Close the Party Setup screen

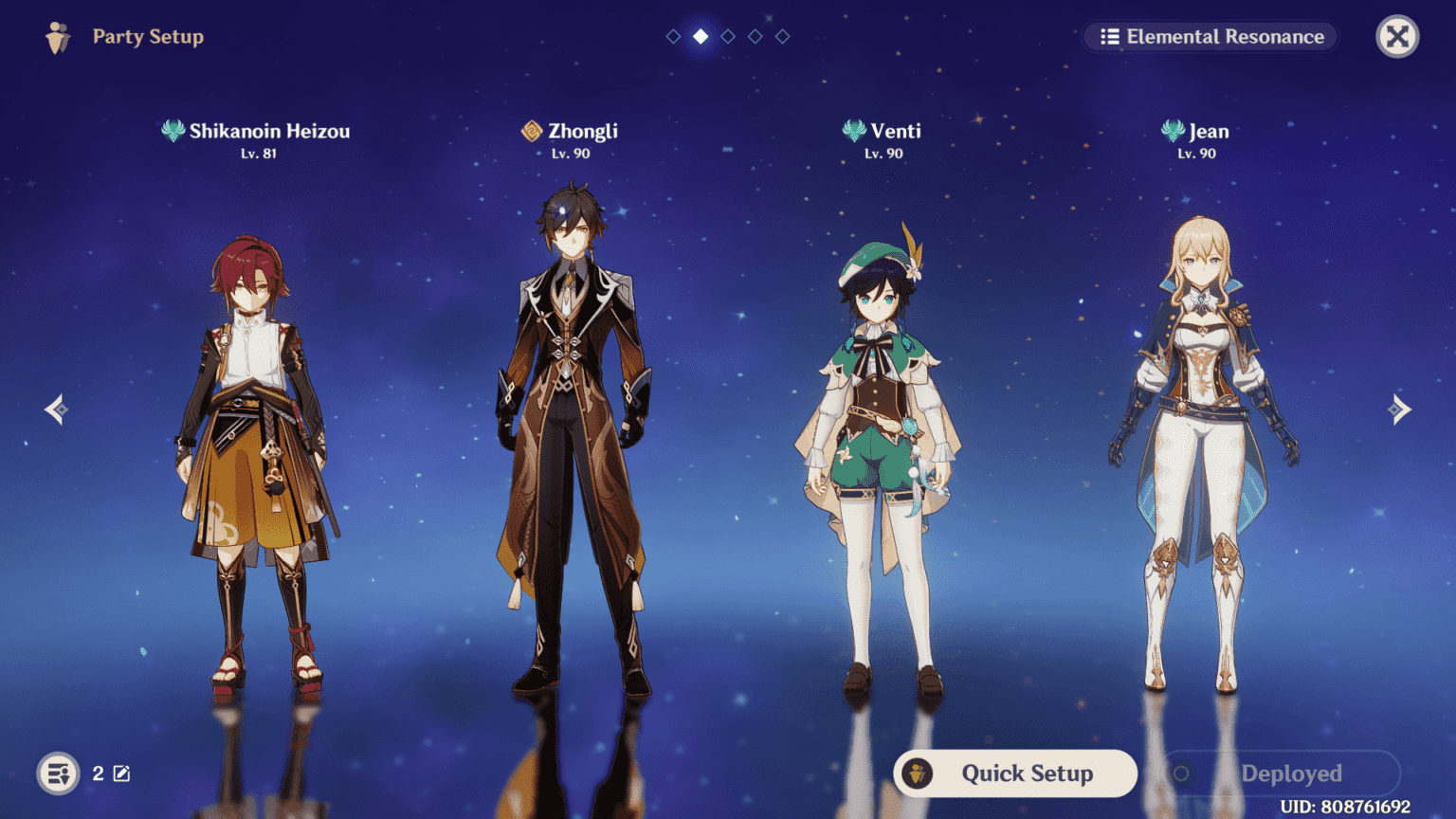(x=1397, y=37)
